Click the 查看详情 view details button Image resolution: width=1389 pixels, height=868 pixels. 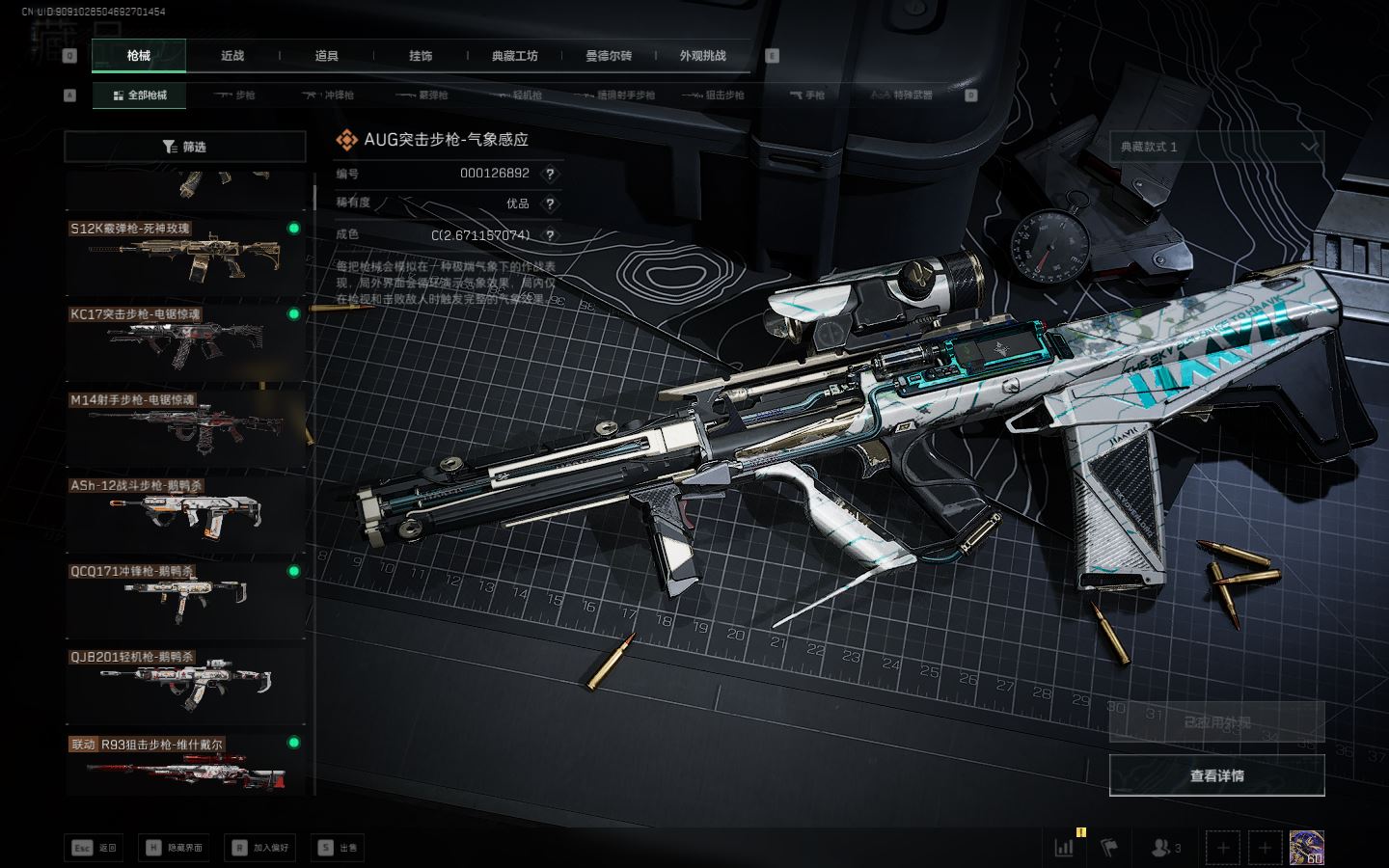(1216, 775)
